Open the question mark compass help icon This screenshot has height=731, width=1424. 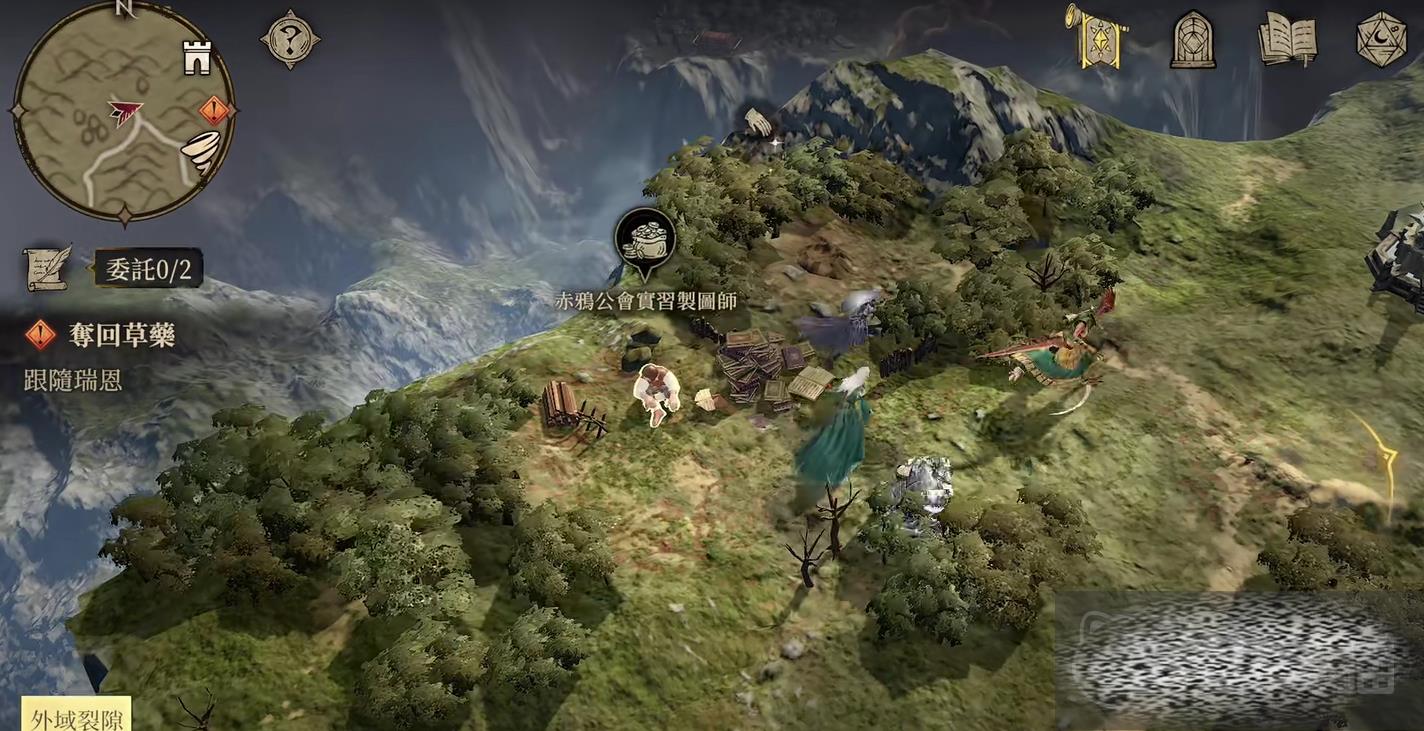290,40
